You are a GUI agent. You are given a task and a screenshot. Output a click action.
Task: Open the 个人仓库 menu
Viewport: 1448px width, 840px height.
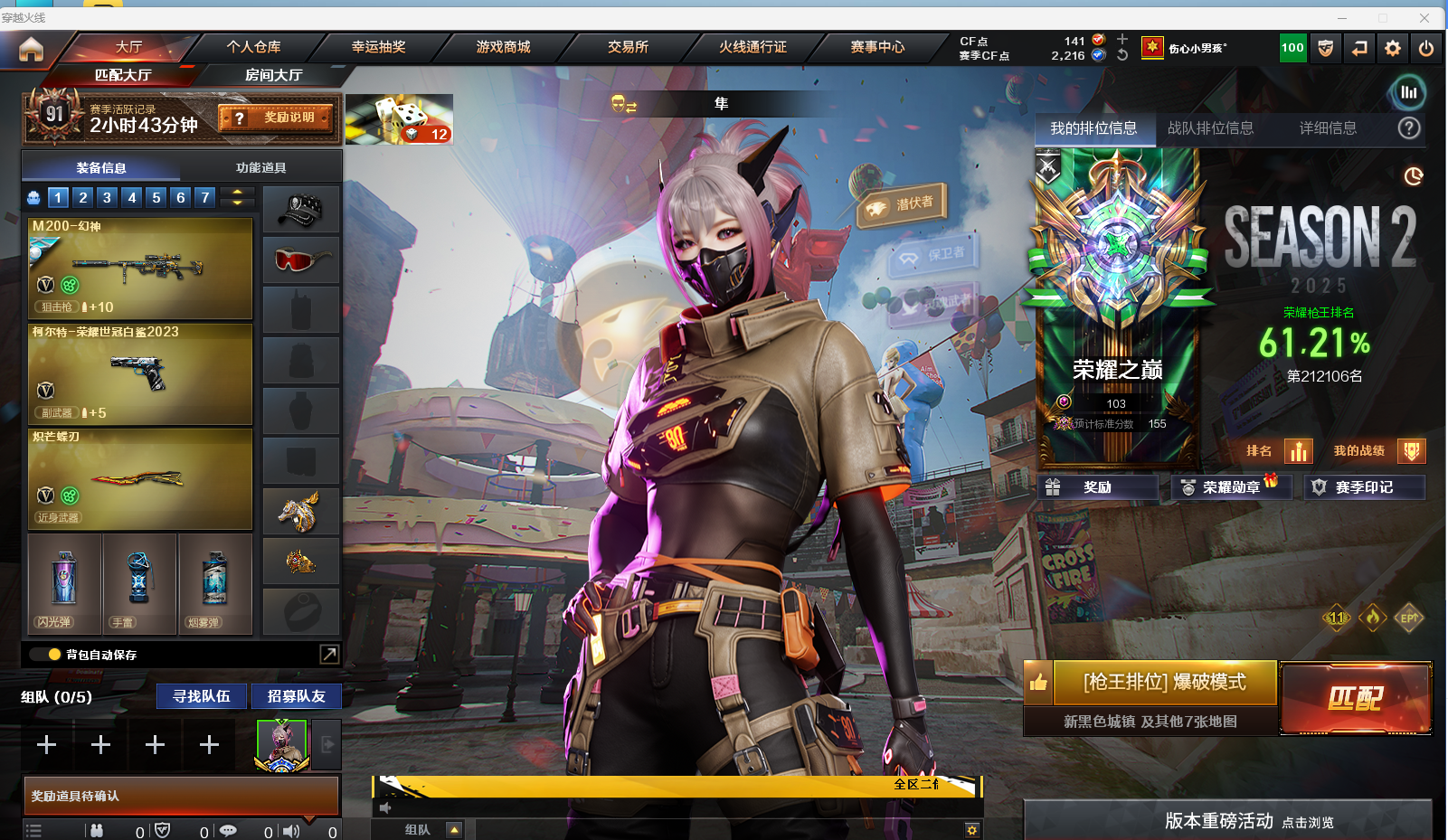pos(254,47)
